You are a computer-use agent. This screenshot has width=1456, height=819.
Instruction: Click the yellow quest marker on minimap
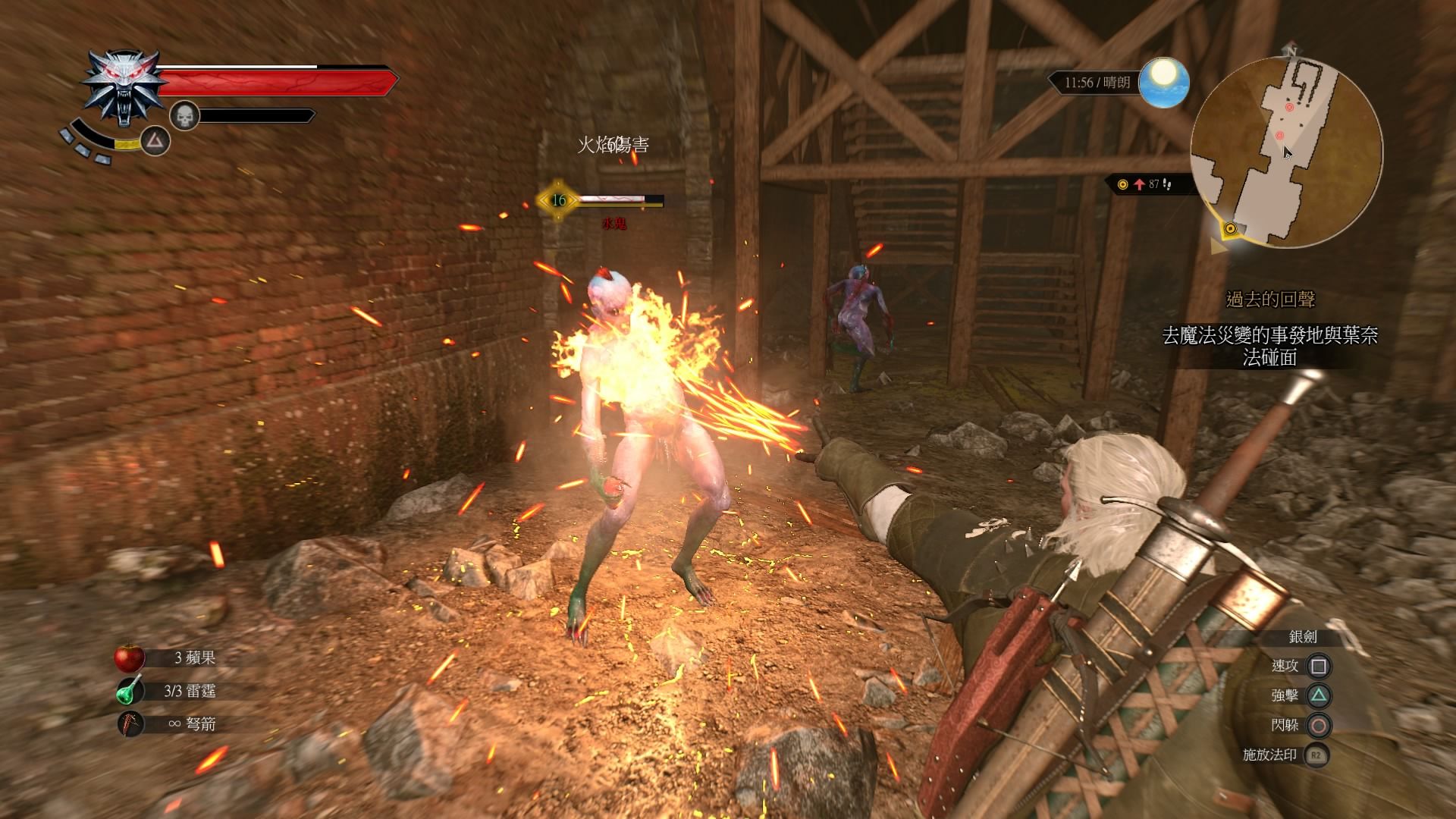[x=1229, y=228]
